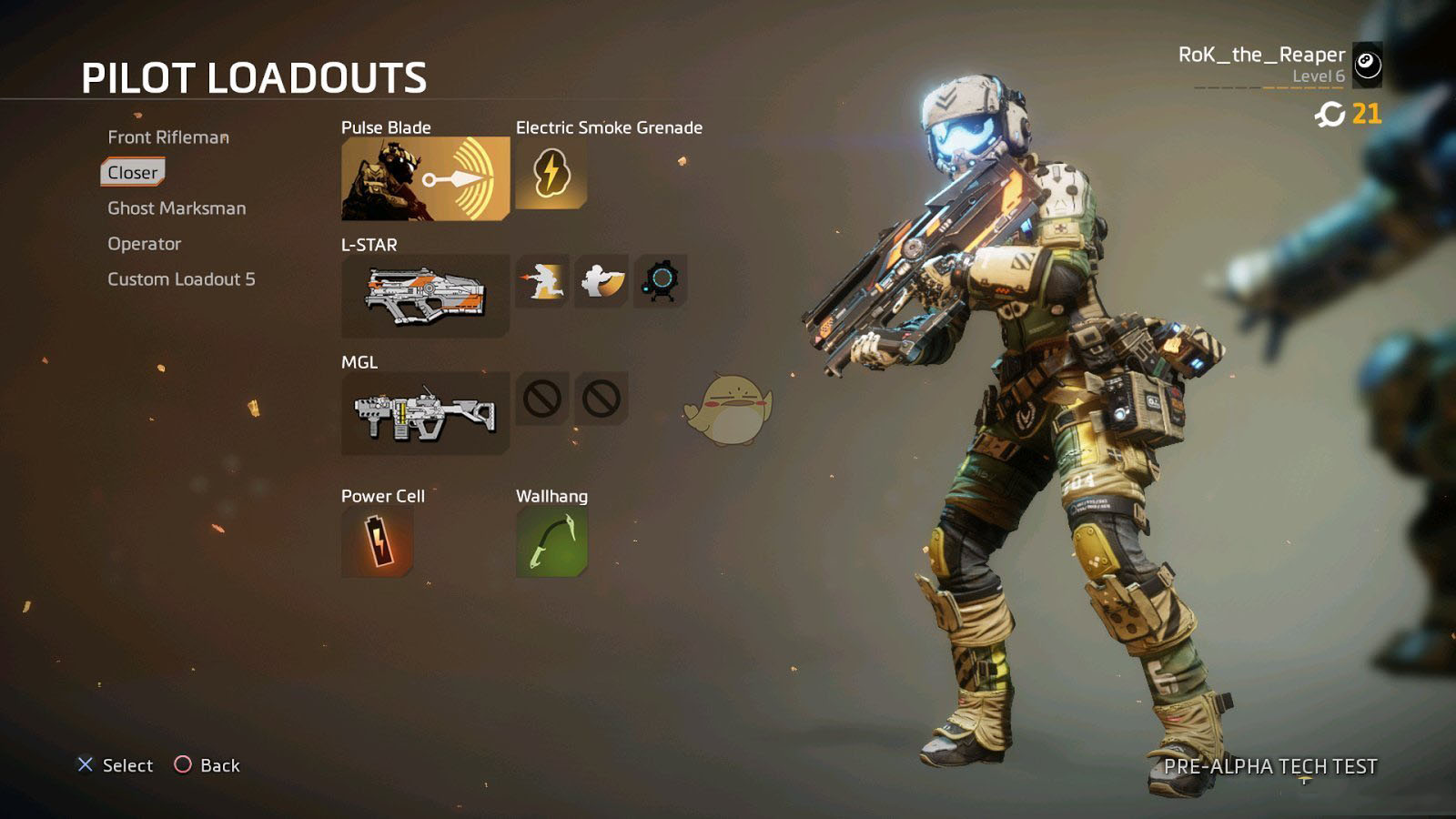The image size is (1456, 819).
Task: Switch to the Ghost Marksman loadout
Action: [177, 208]
